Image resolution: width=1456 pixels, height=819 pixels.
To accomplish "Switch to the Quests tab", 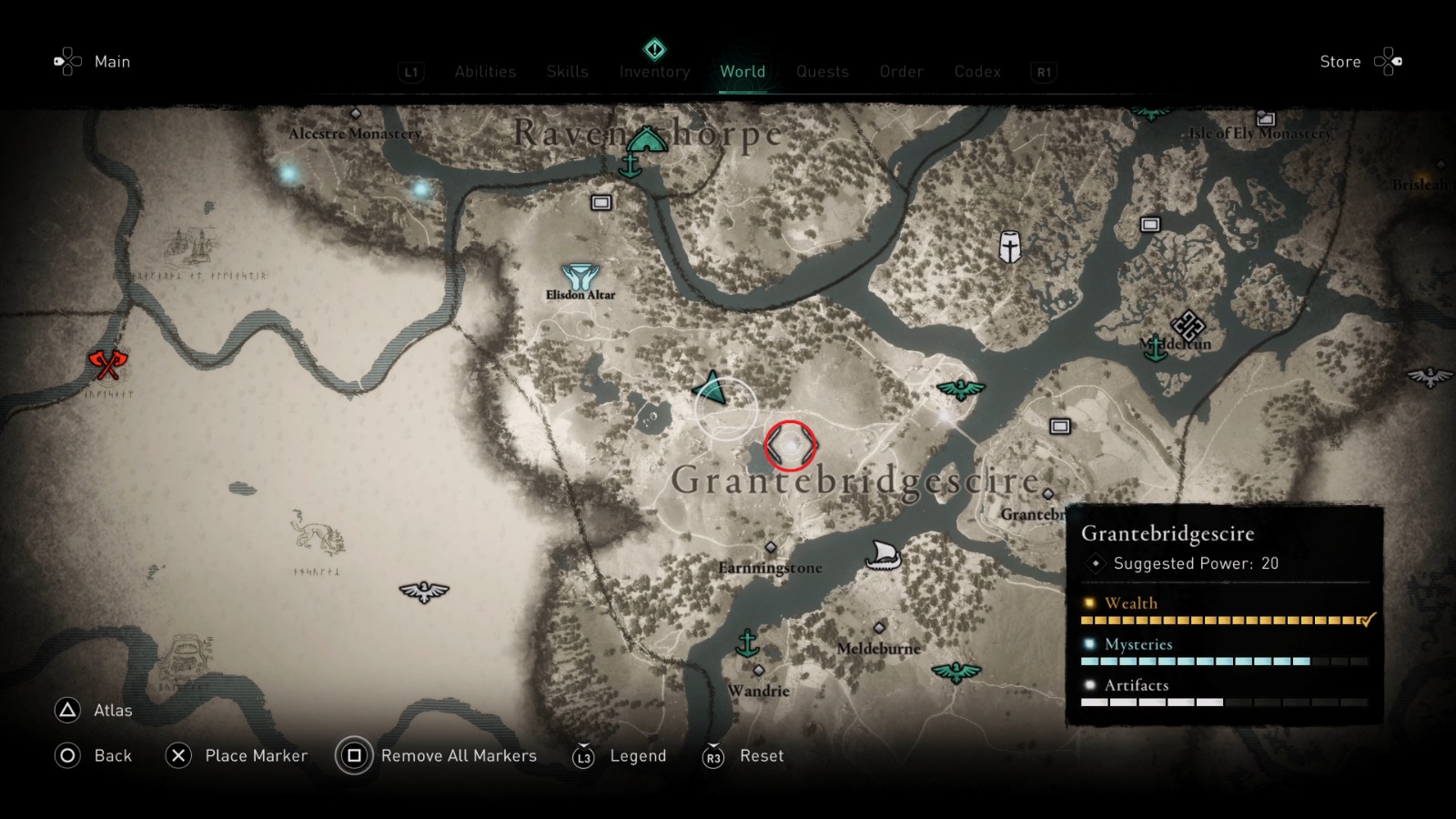I will 822,71.
